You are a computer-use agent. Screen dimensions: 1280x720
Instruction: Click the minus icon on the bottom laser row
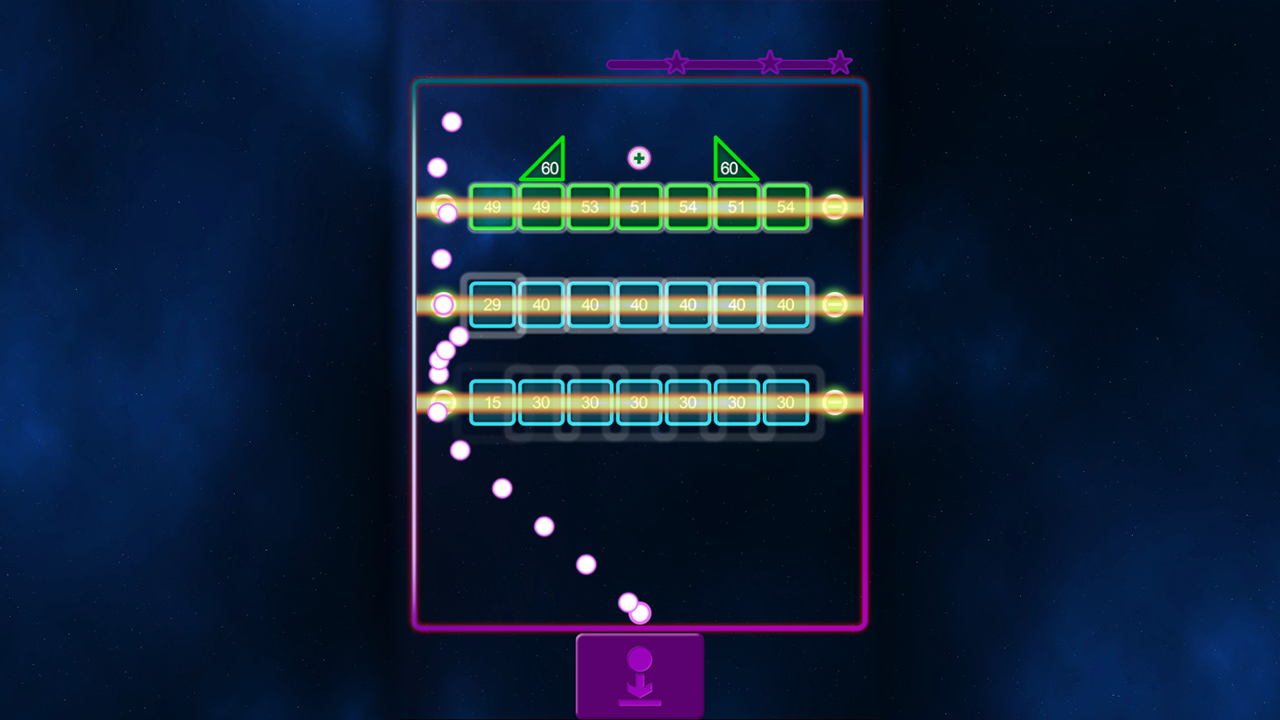[x=833, y=403]
